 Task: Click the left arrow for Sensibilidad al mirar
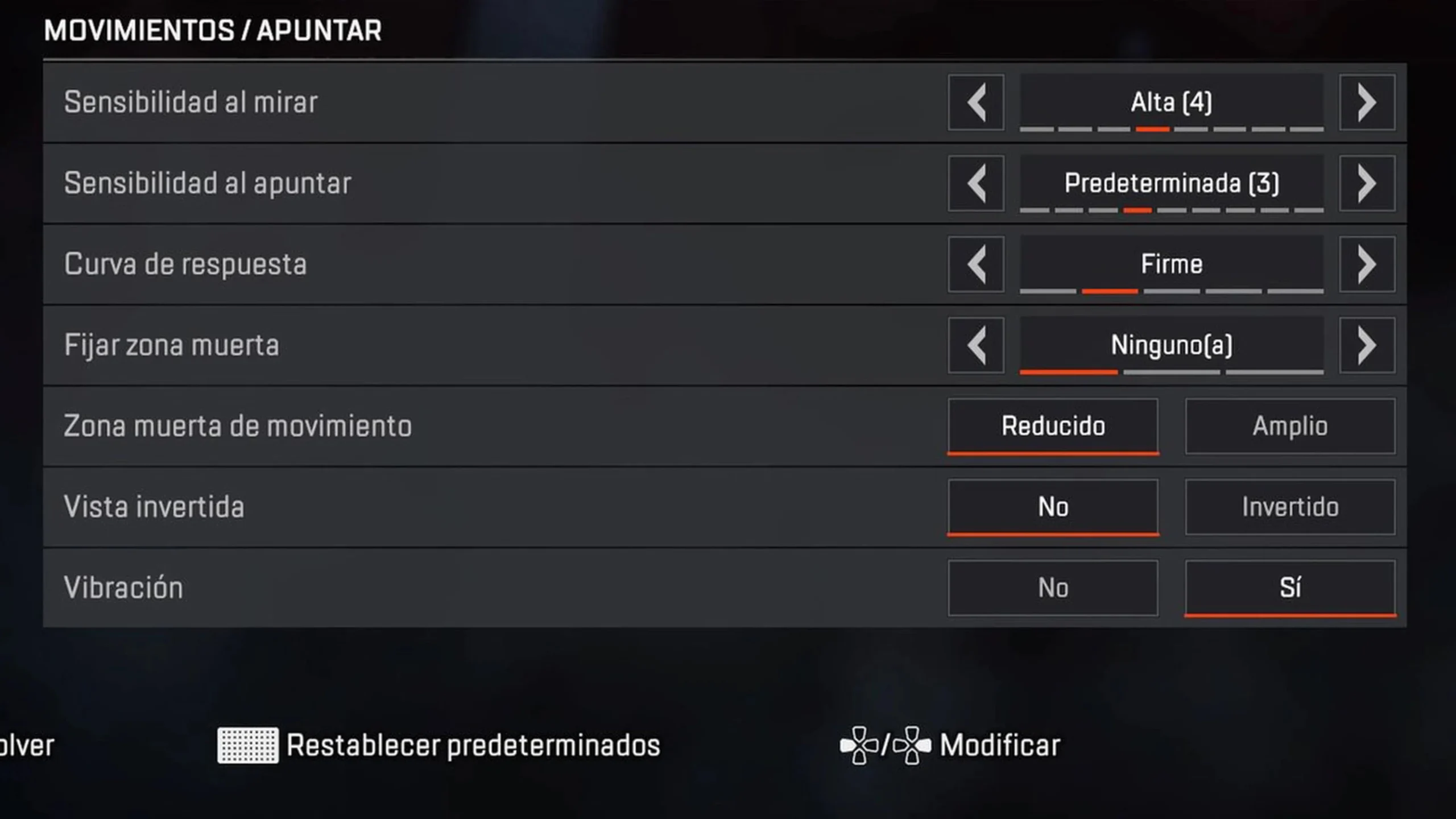point(976,102)
